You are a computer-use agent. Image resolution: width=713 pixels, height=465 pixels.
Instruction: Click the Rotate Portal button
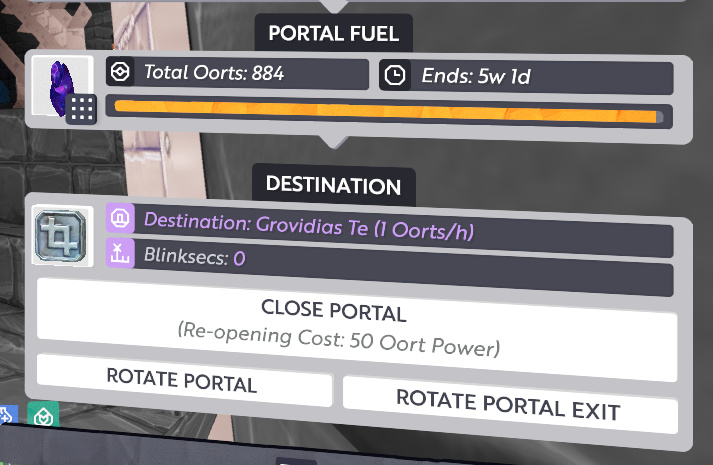pyautogui.click(x=183, y=381)
